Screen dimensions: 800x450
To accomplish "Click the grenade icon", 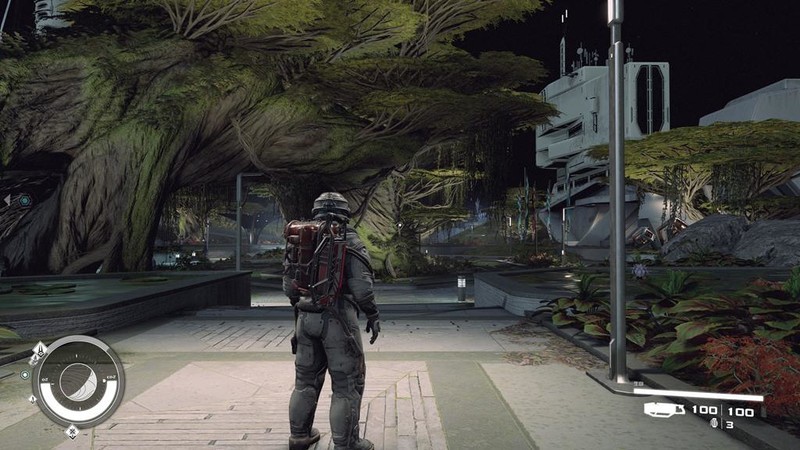I will [x=713, y=424].
